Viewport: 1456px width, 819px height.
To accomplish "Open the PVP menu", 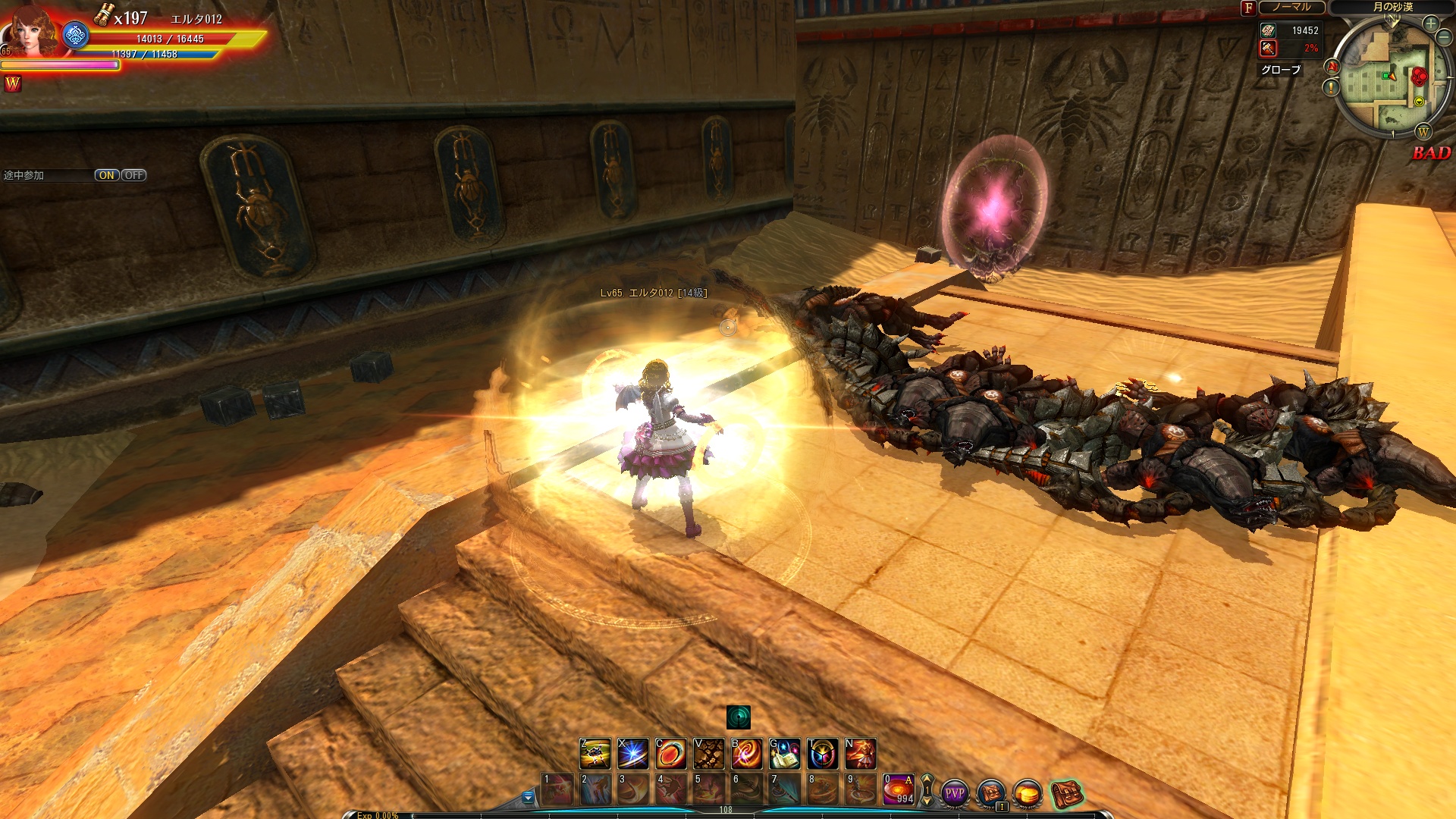I will pyautogui.click(x=955, y=793).
